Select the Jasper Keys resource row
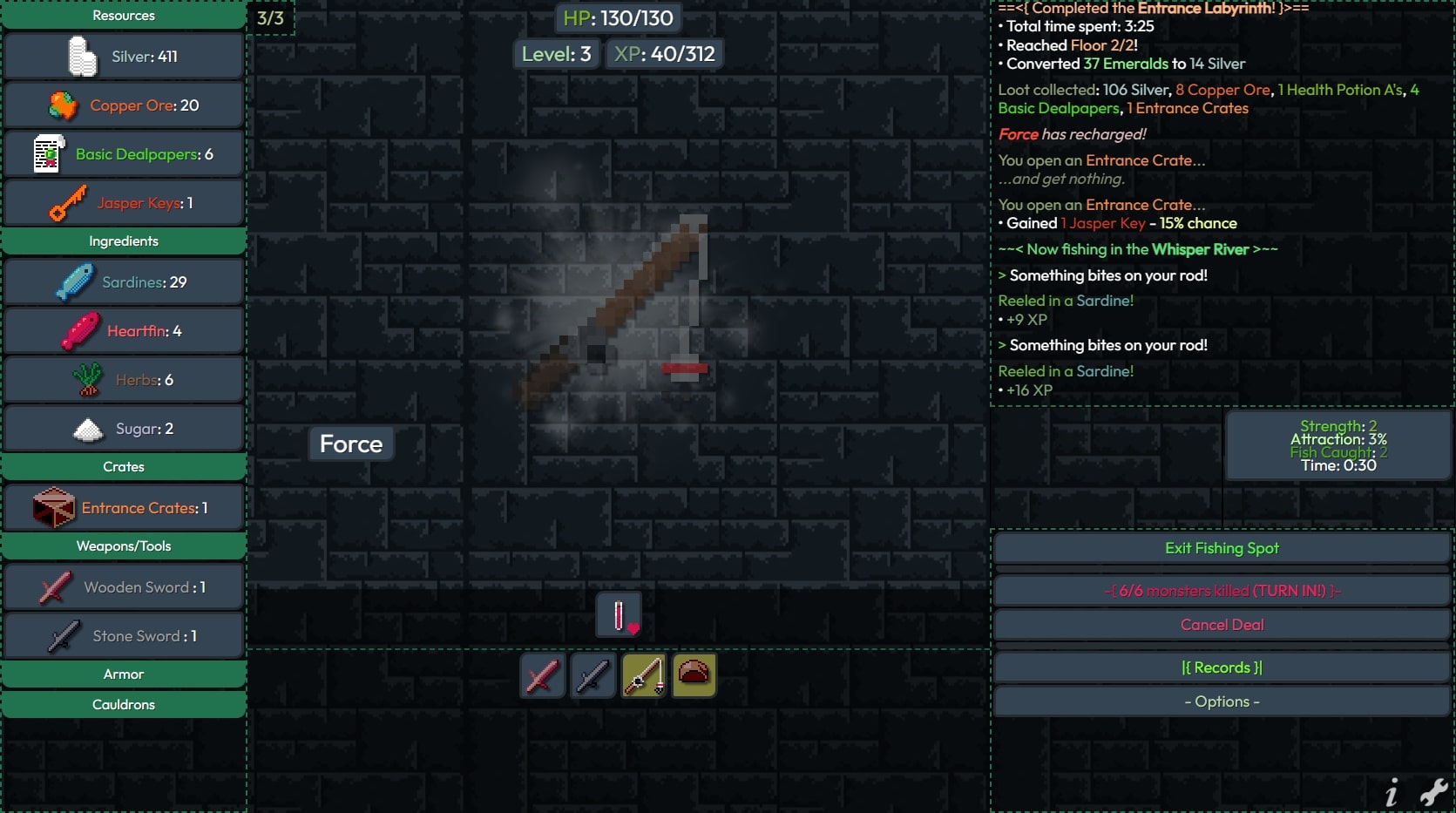The image size is (1456, 813). point(124,203)
